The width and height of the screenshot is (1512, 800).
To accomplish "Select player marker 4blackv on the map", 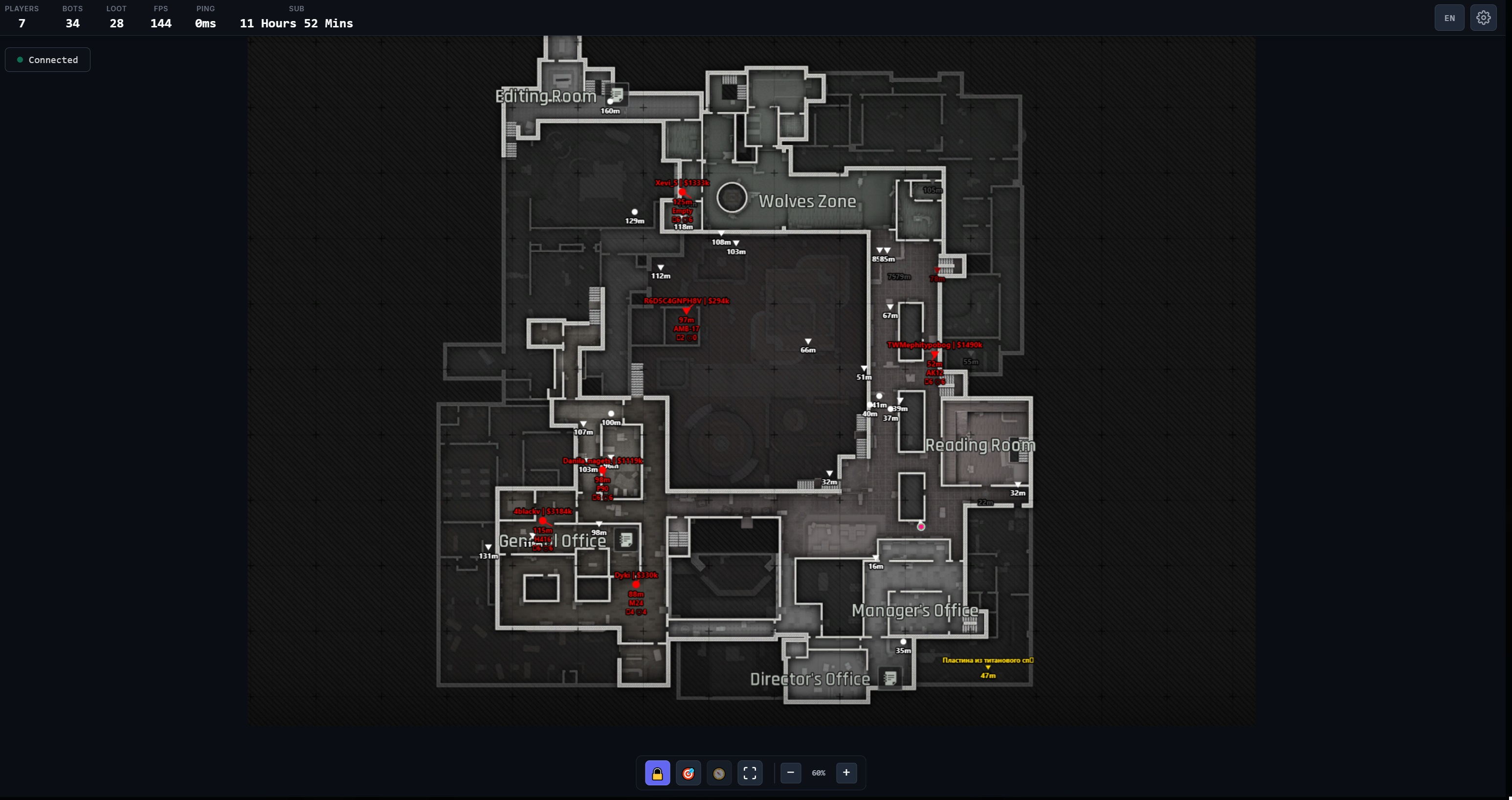I will pos(542,521).
